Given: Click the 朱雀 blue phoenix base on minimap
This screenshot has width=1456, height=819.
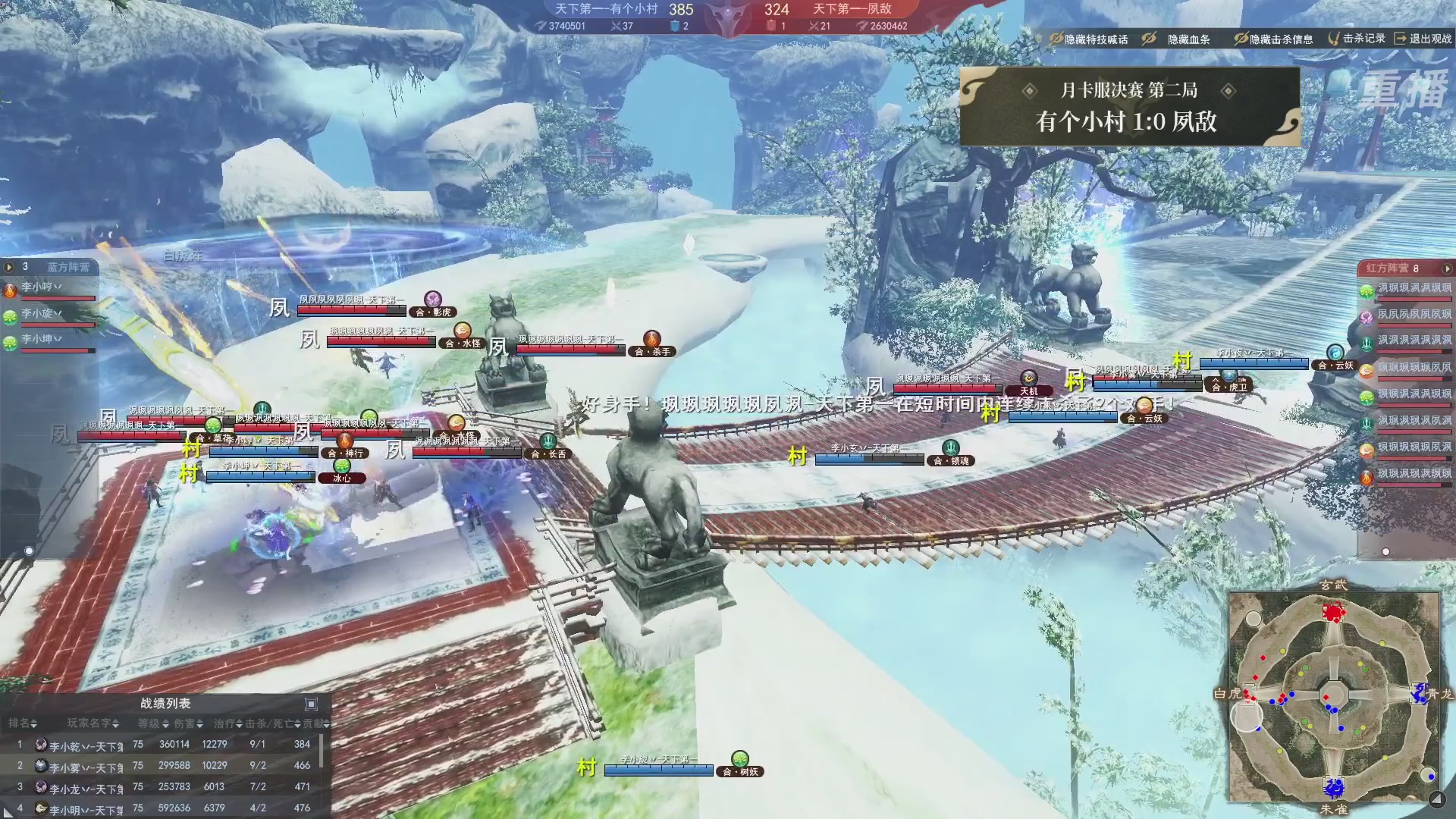Looking at the screenshot, I should tap(1333, 787).
